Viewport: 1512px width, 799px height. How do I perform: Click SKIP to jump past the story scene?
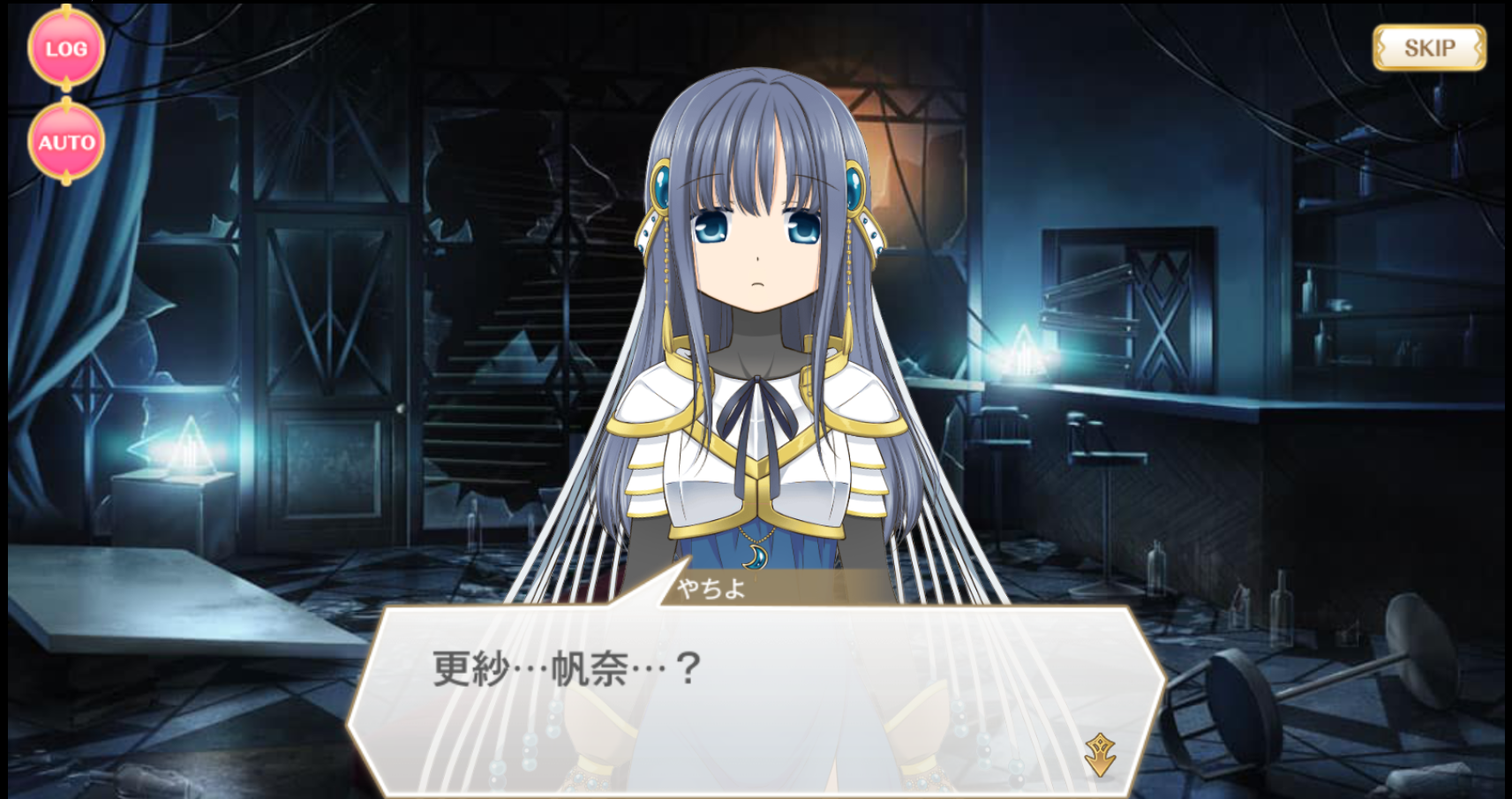click(x=1432, y=48)
